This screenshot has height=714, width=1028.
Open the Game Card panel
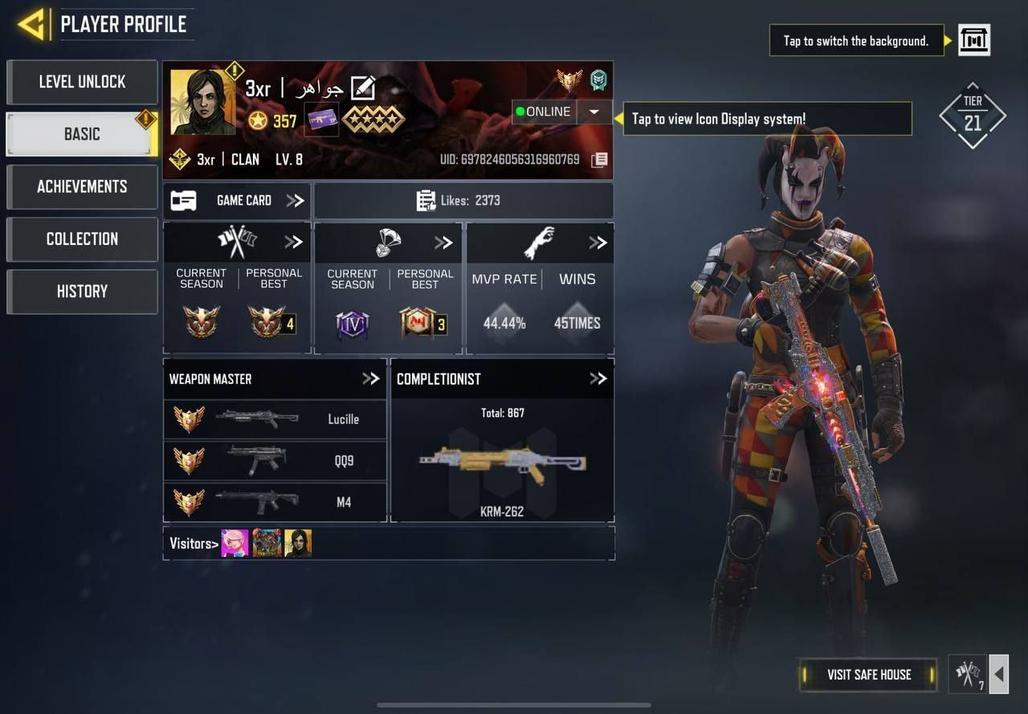pyautogui.click(x=237, y=201)
